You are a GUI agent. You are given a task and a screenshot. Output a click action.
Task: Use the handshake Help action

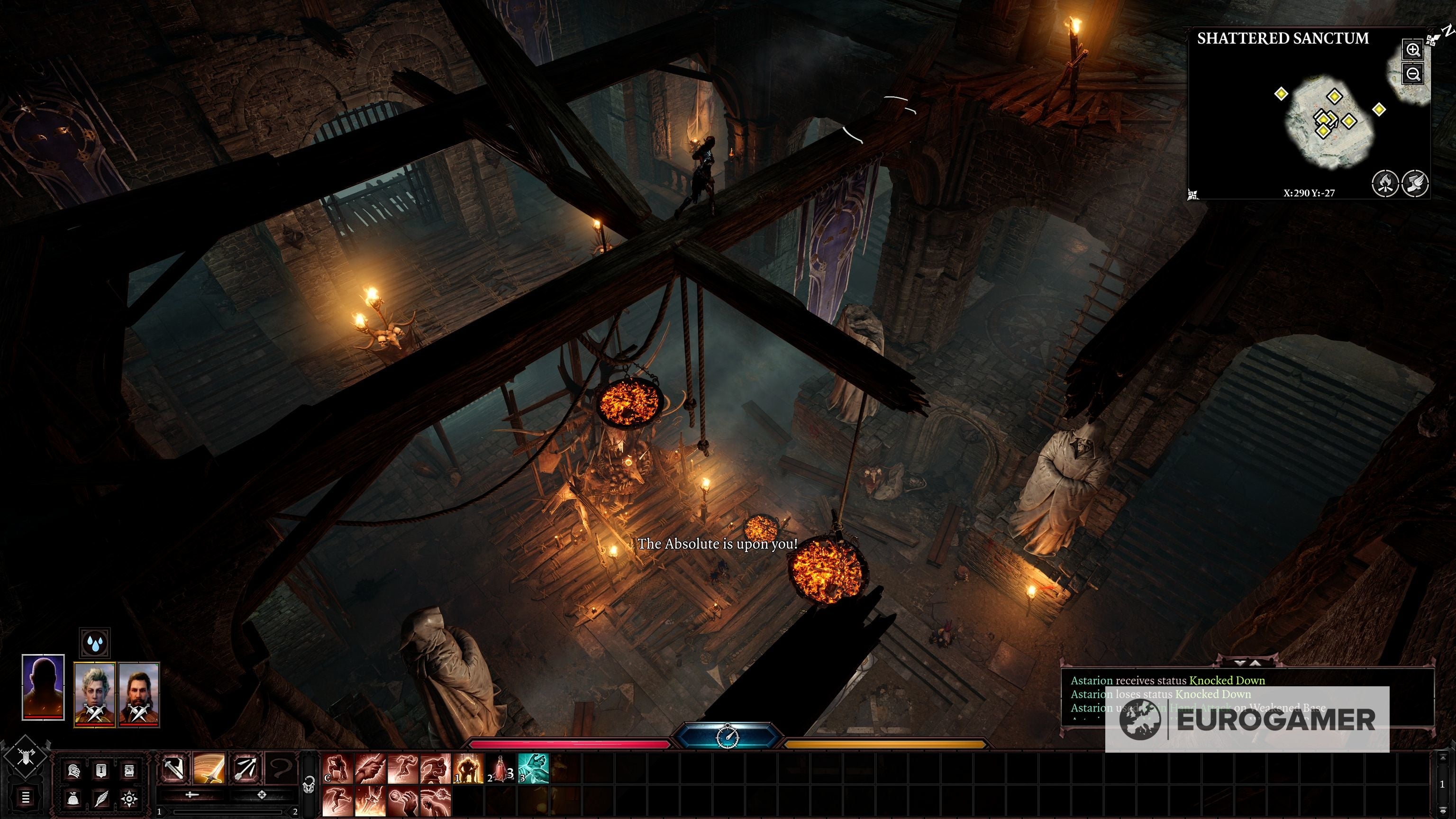[370, 769]
